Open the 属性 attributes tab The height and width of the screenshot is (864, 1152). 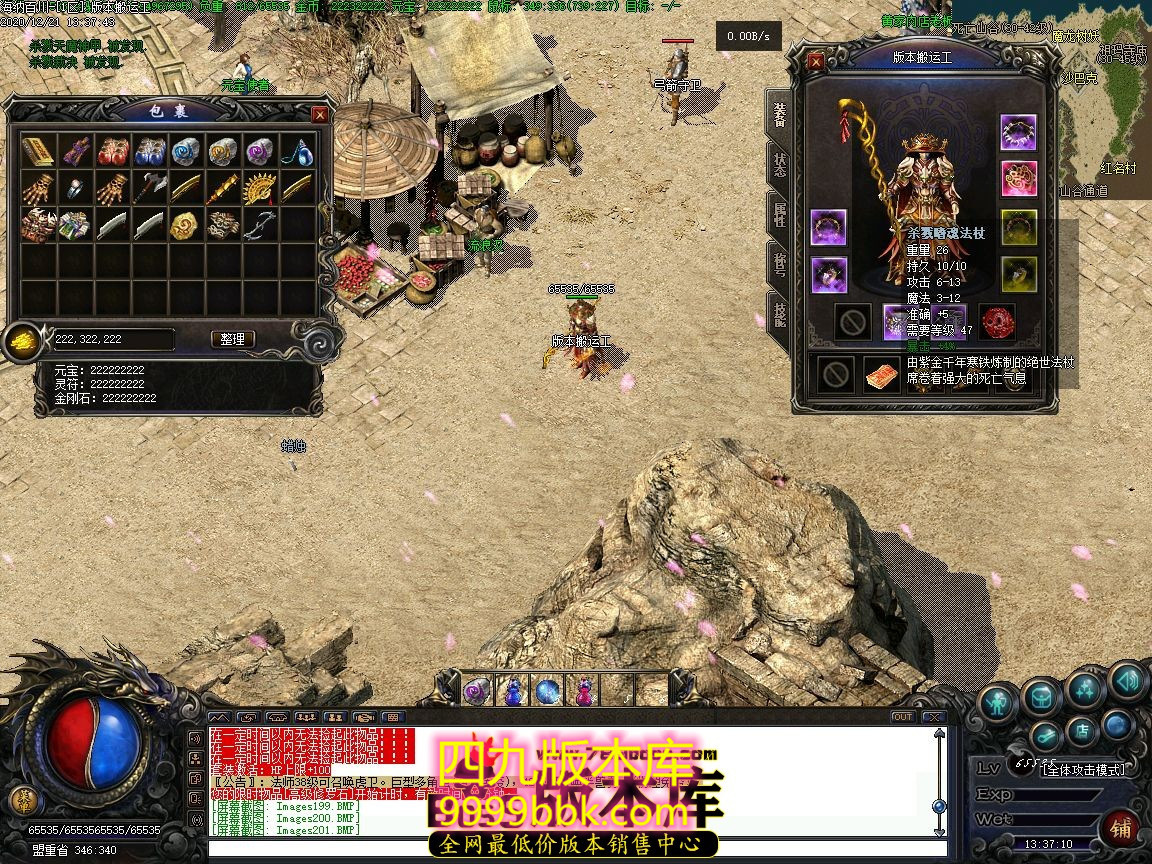tap(779, 213)
